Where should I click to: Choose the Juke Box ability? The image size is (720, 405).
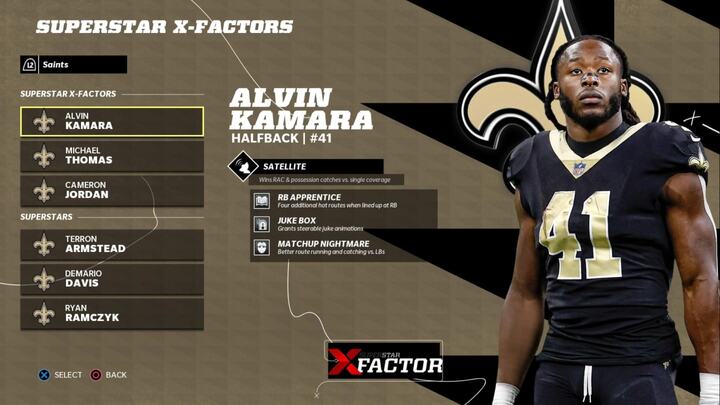pyautogui.click(x=344, y=224)
